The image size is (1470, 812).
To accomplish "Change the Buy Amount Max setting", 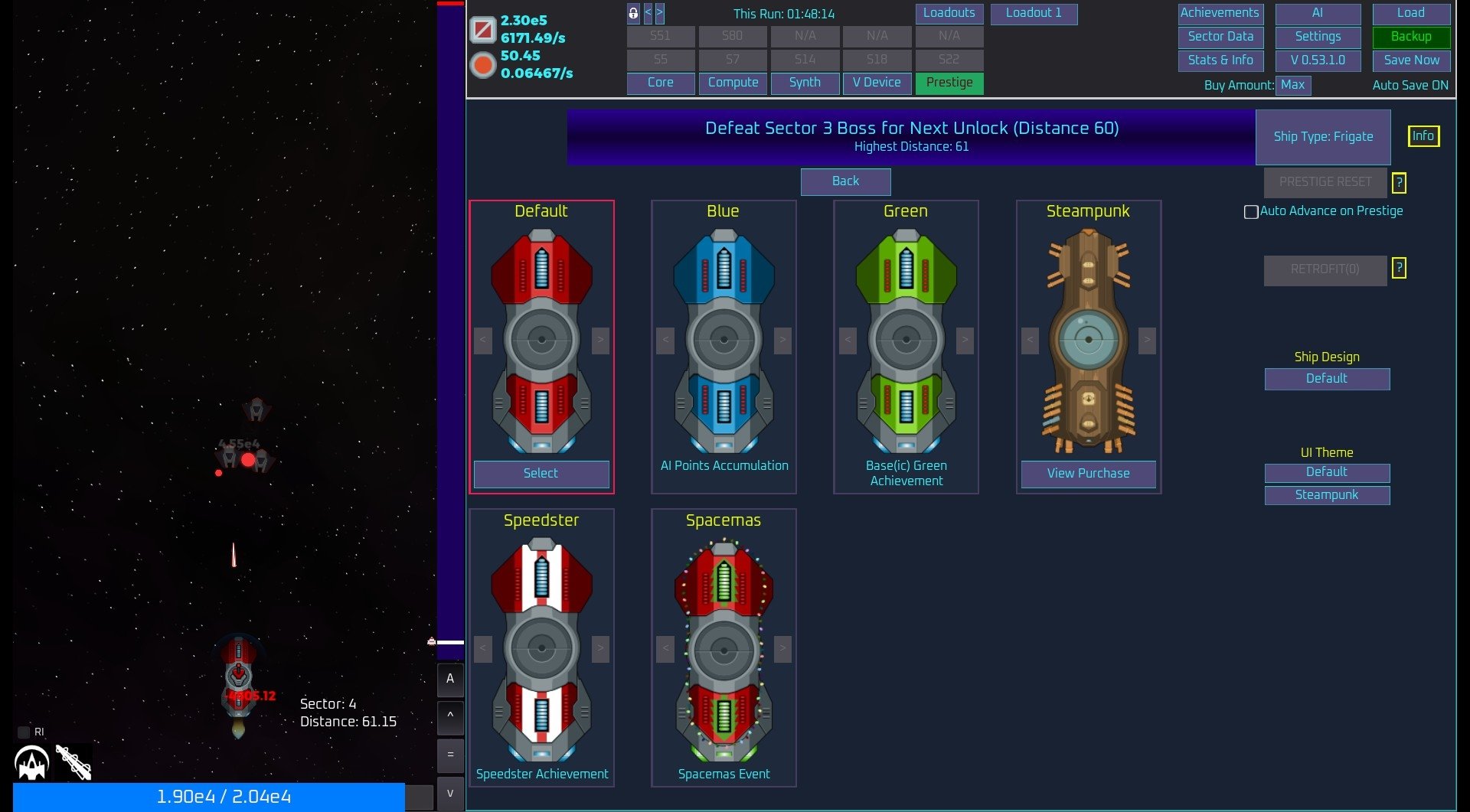I will click(1292, 85).
